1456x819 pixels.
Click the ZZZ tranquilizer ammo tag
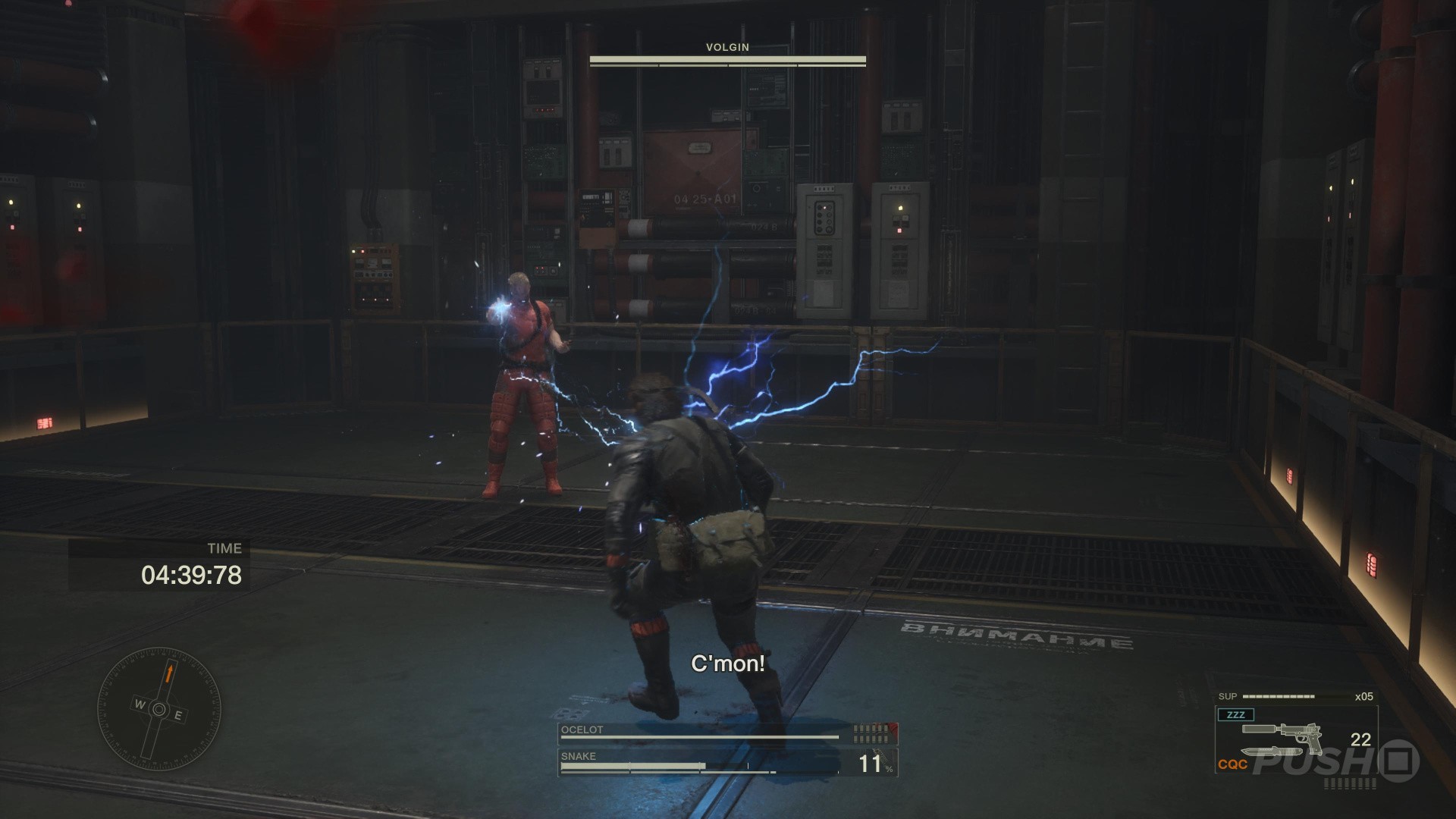pyautogui.click(x=1235, y=714)
